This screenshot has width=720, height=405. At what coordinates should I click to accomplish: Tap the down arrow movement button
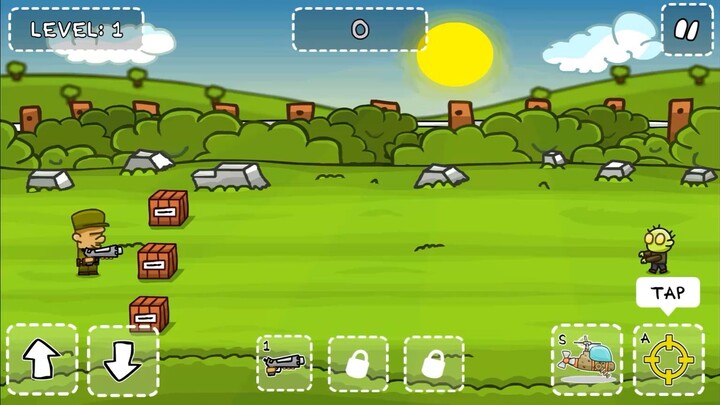click(x=122, y=361)
